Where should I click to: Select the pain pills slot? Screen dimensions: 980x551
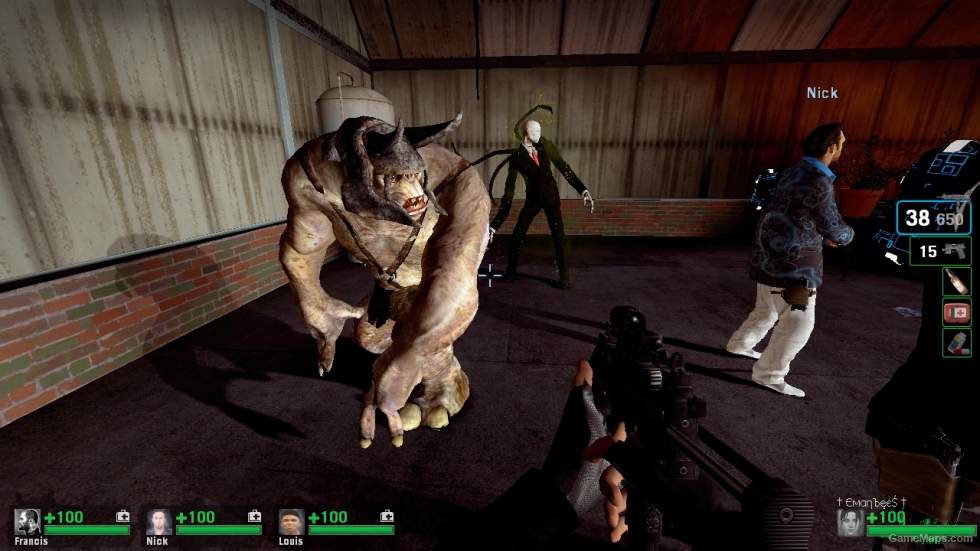(x=956, y=342)
